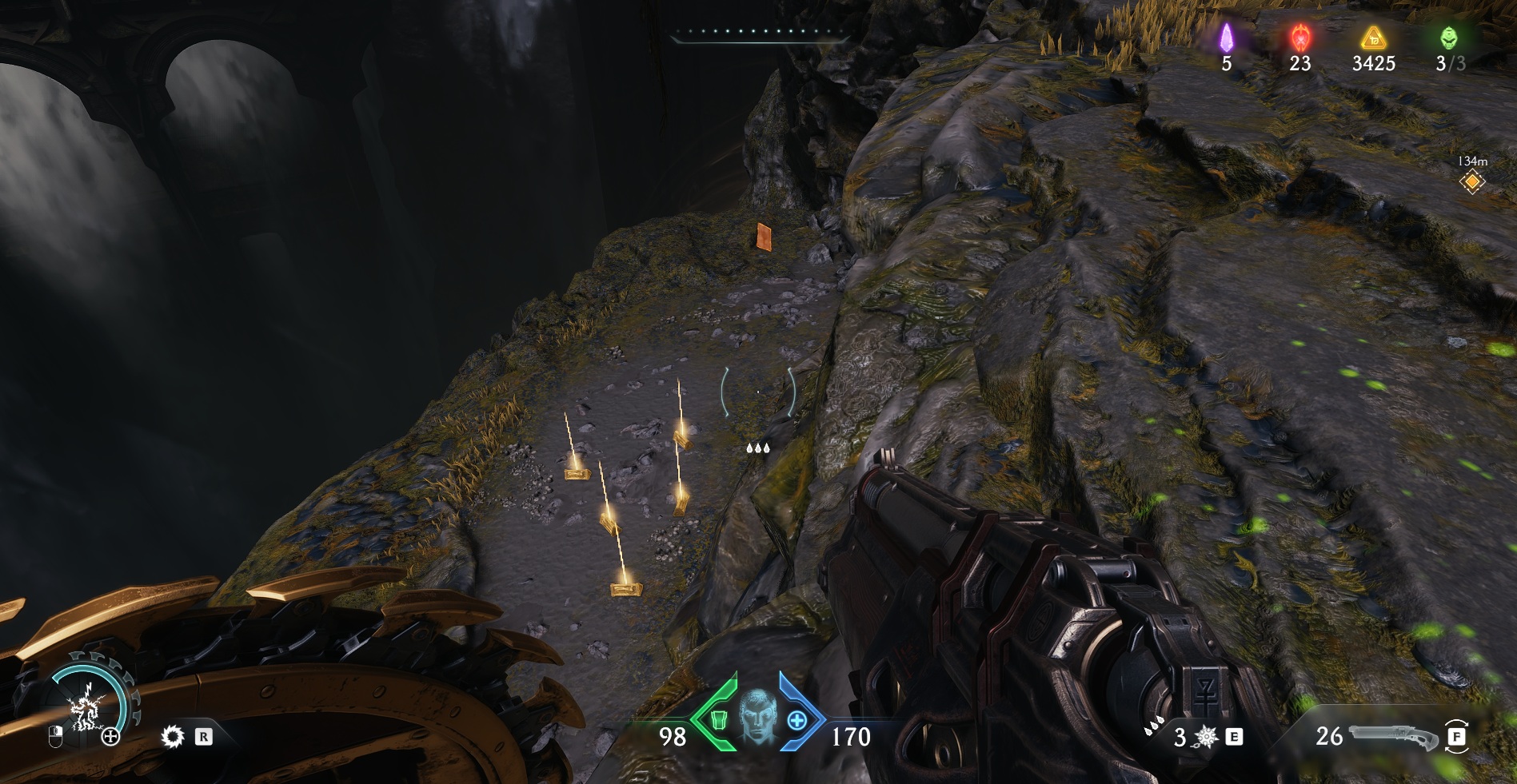This screenshot has height=784, width=1517.
Task: Select the blue health plus icon
Action: tap(796, 720)
